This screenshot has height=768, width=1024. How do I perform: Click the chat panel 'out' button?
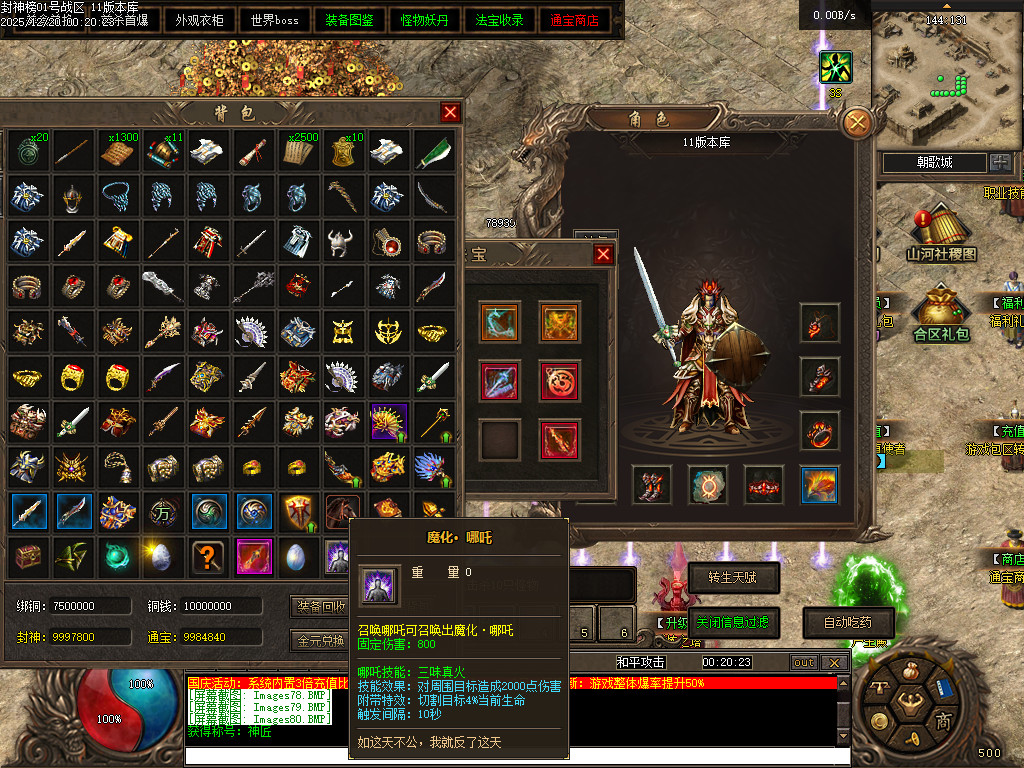pyautogui.click(x=803, y=662)
